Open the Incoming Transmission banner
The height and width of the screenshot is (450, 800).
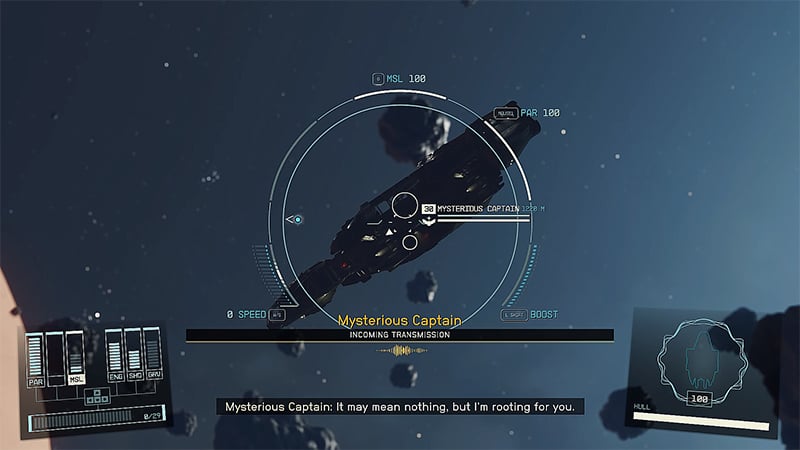pos(400,335)
